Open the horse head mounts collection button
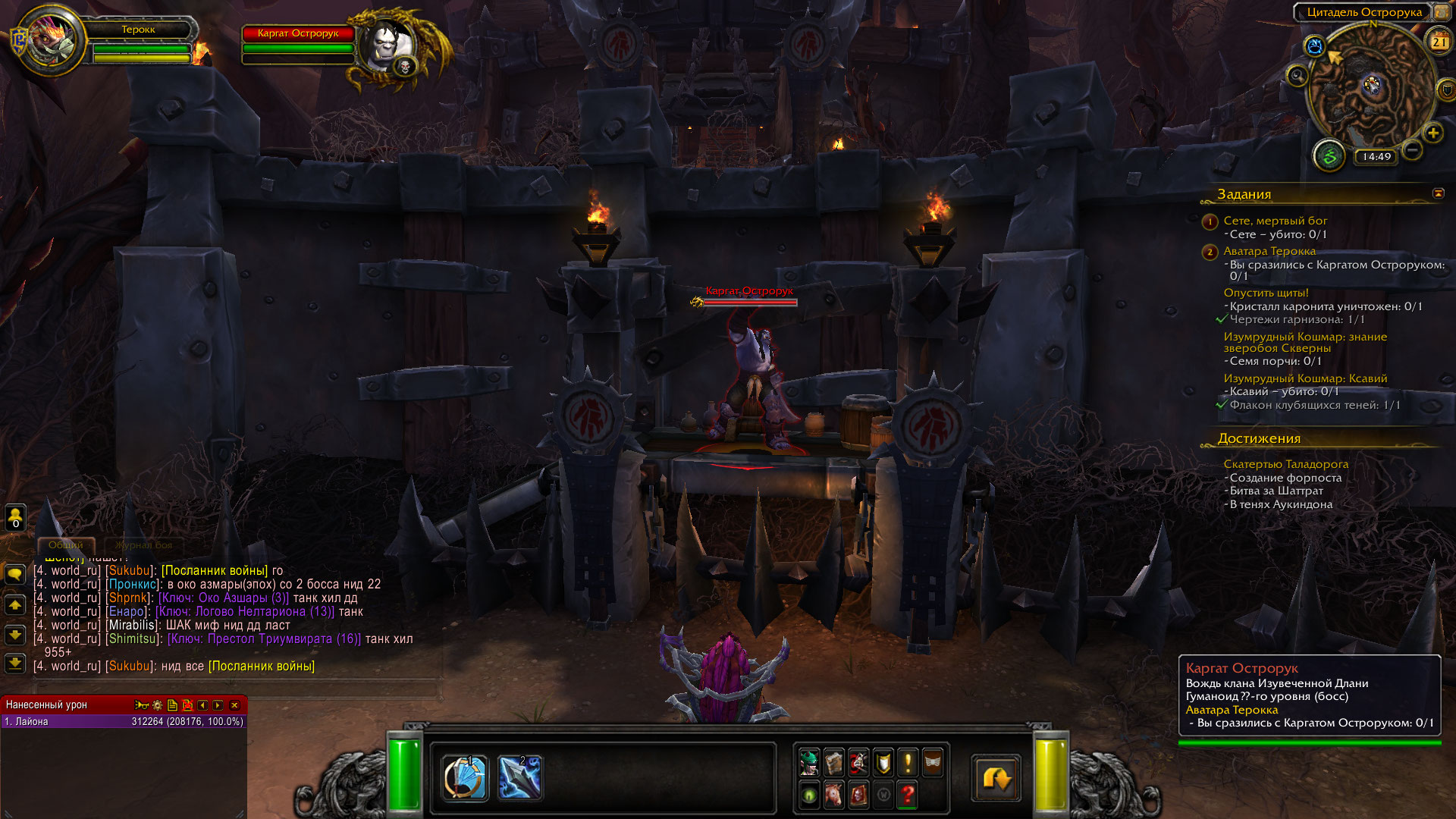The image size is (1456, 819). tap(834, 795)
